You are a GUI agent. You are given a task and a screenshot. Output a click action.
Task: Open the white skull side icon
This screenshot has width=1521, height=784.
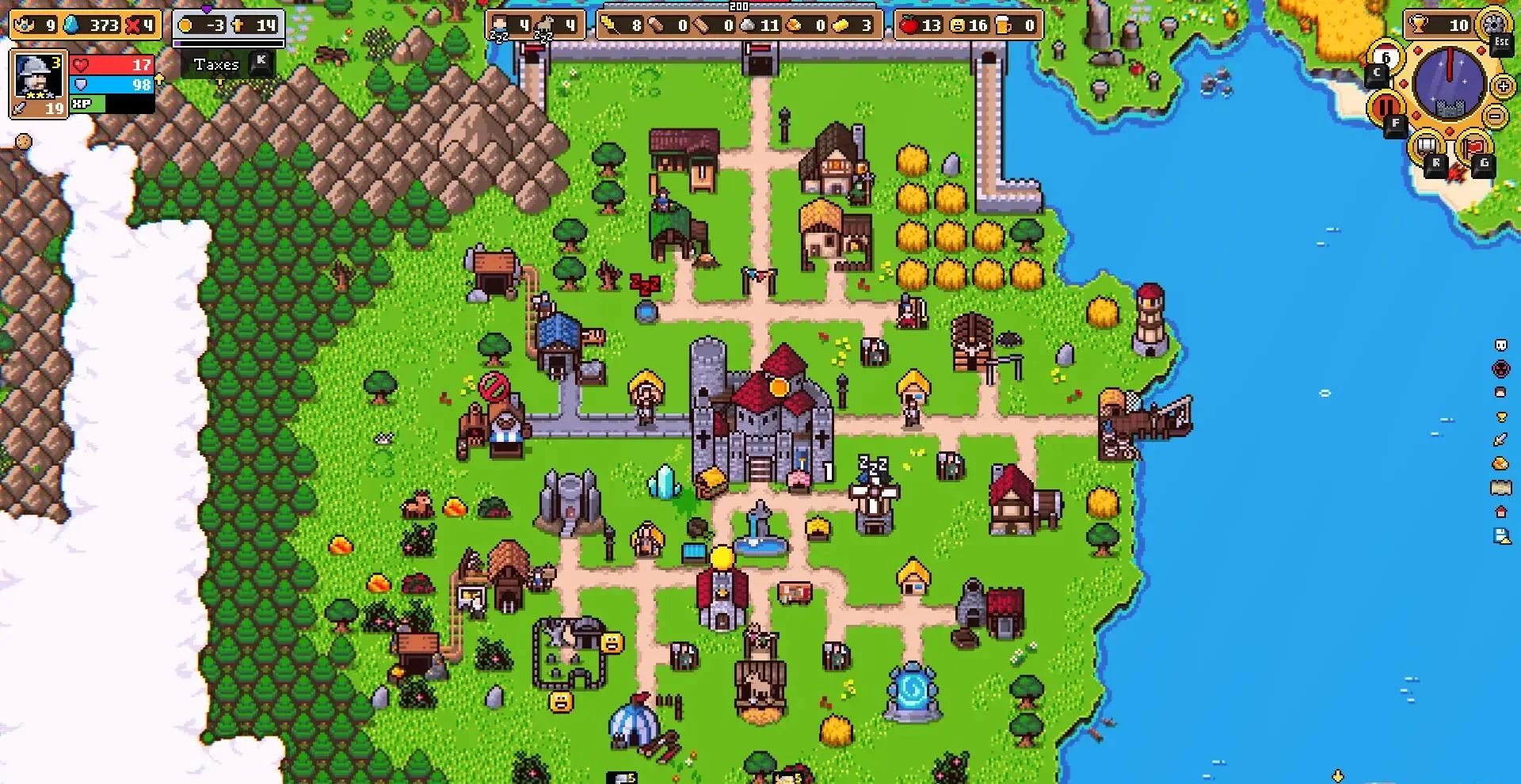[x=1500, y=345]
